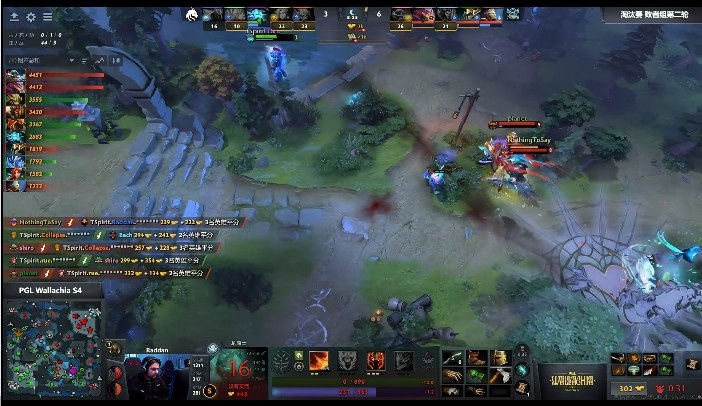
Task: Activate the orange fire ability icon
Action: click(x=320, y=361)
